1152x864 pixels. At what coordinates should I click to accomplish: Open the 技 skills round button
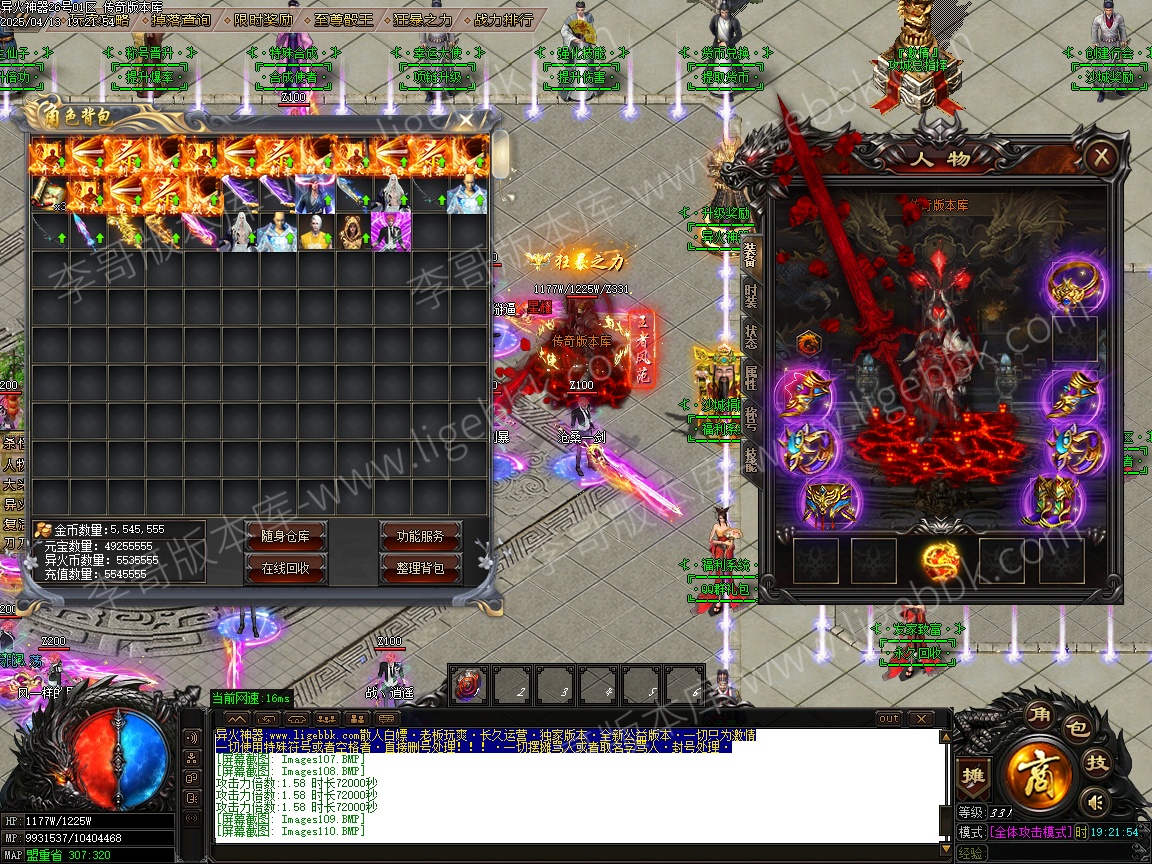(x=1097, y=763)
